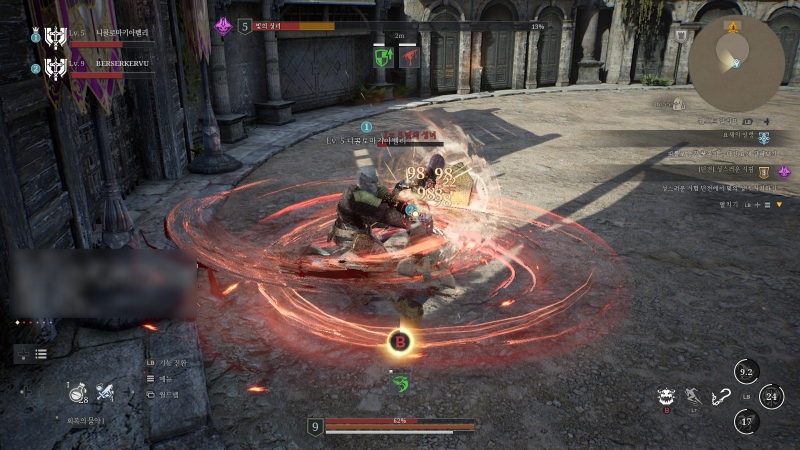Click the boss's purple emblem icon
800x450 pixels.
point(222,26)
